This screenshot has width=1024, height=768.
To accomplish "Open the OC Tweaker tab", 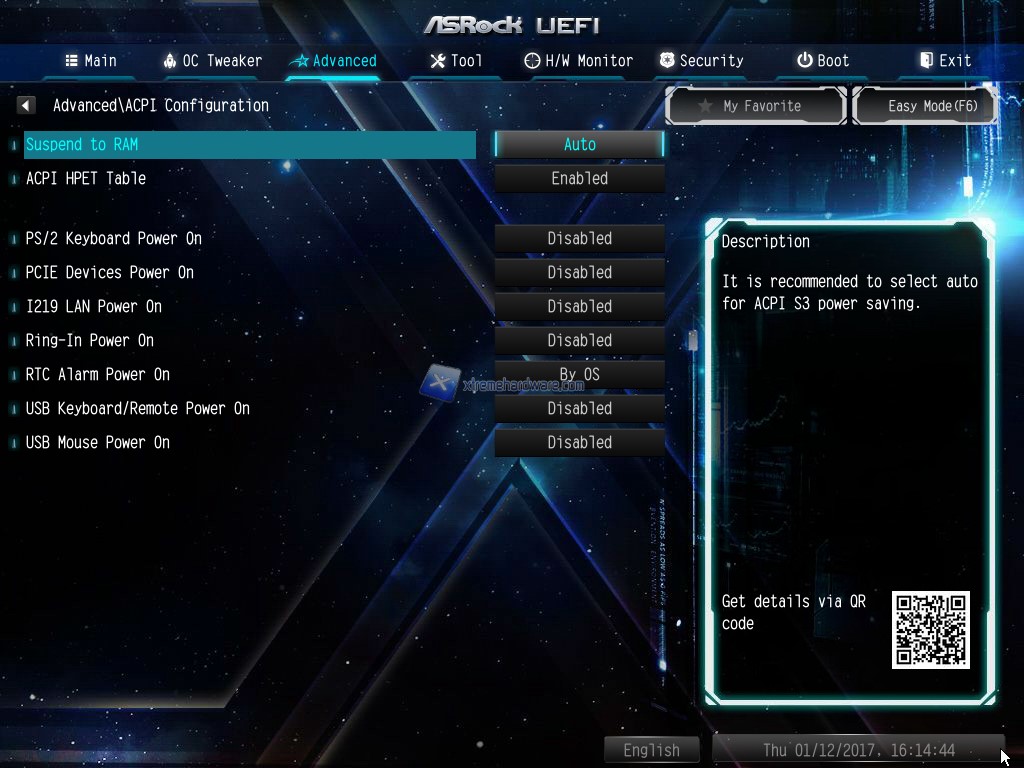I will [213, 60].
